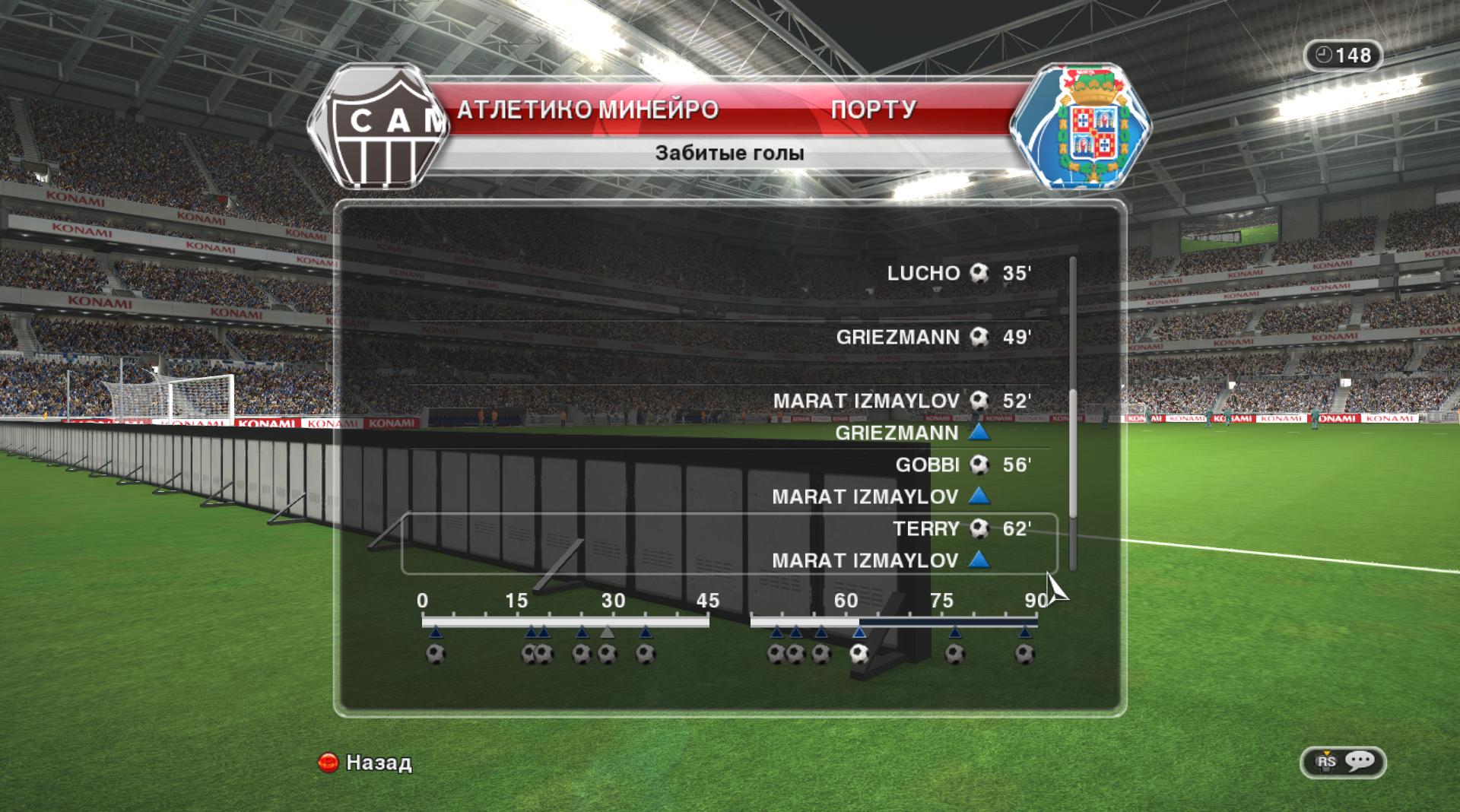Select the timeline goal ball nearest minute 0
The height and width of the screenshot is (812, 1460).
coord(435,654)
